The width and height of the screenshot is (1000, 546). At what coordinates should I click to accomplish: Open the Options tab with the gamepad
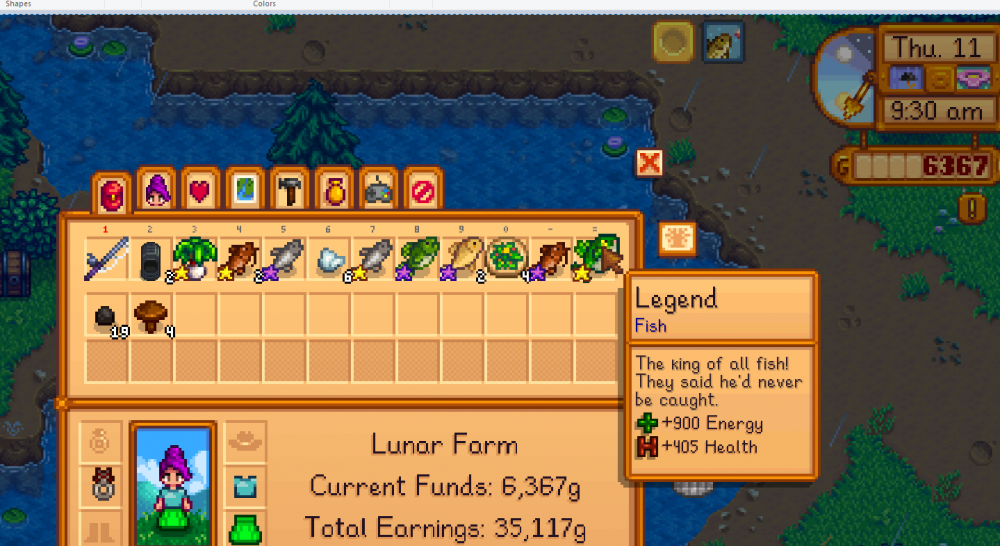pos(378,190)
